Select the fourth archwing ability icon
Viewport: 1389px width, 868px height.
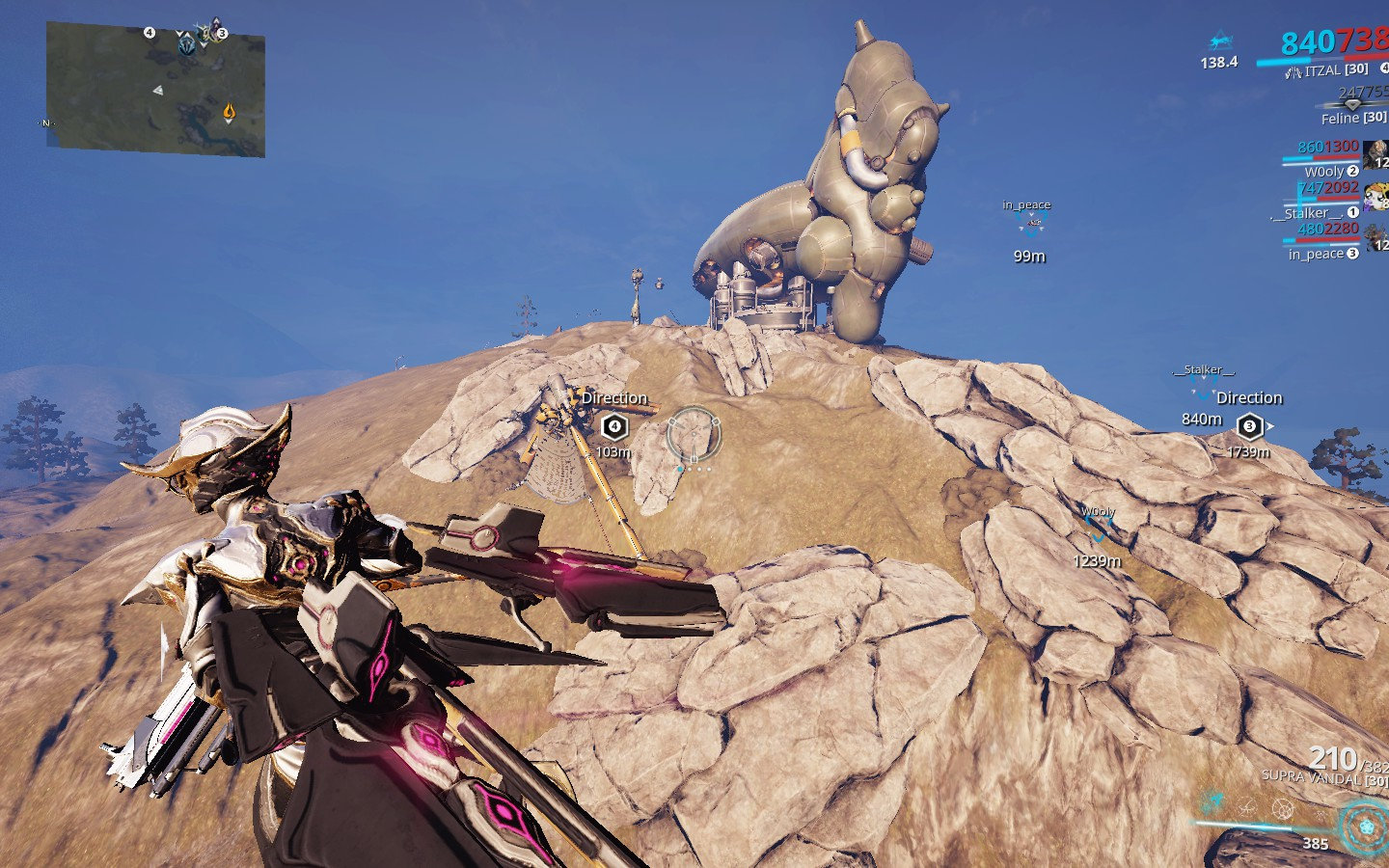pos(1320,814)
